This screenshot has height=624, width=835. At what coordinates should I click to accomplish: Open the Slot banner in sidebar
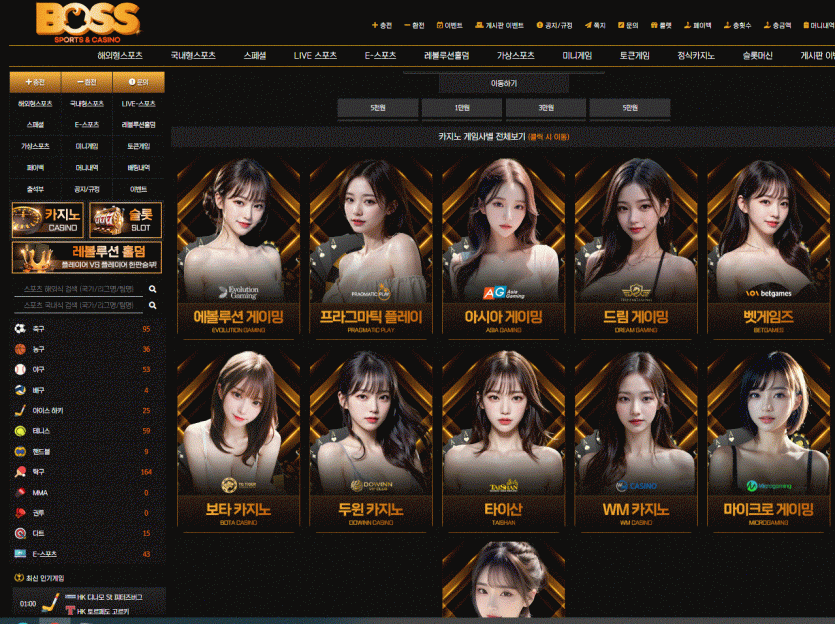tap(125, 220)
